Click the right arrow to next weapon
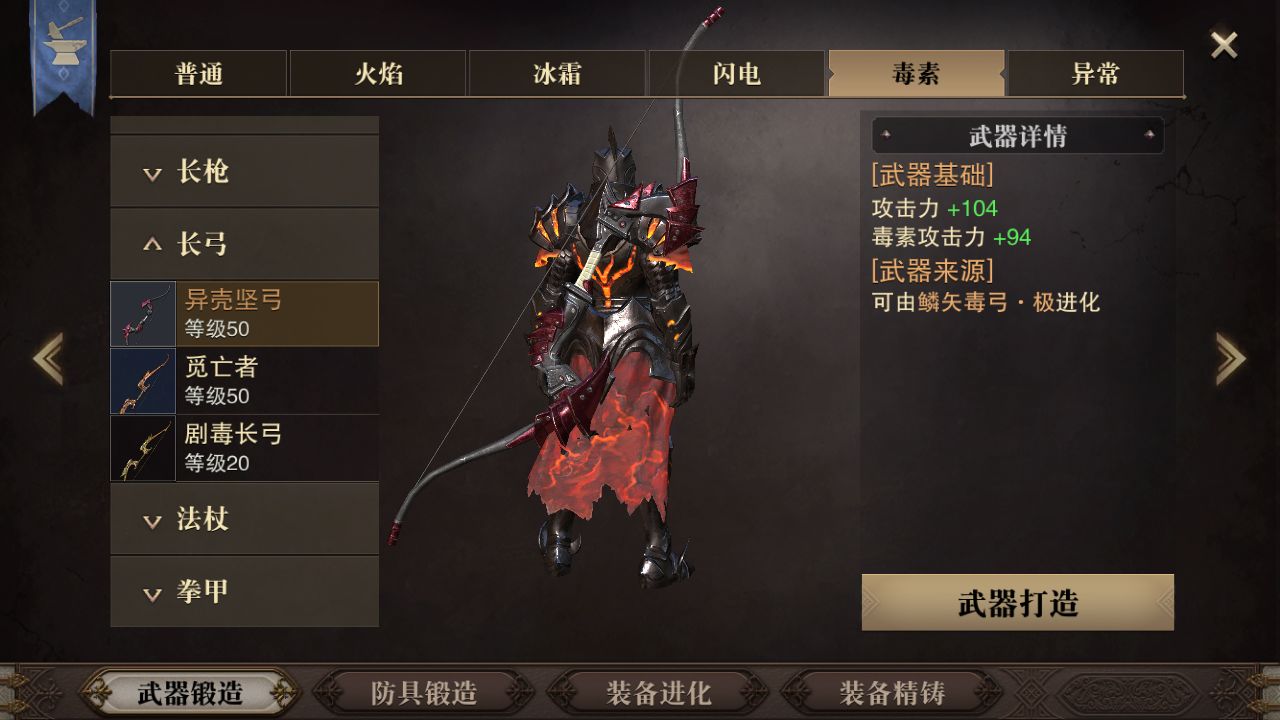 (x=1230, y=358)
